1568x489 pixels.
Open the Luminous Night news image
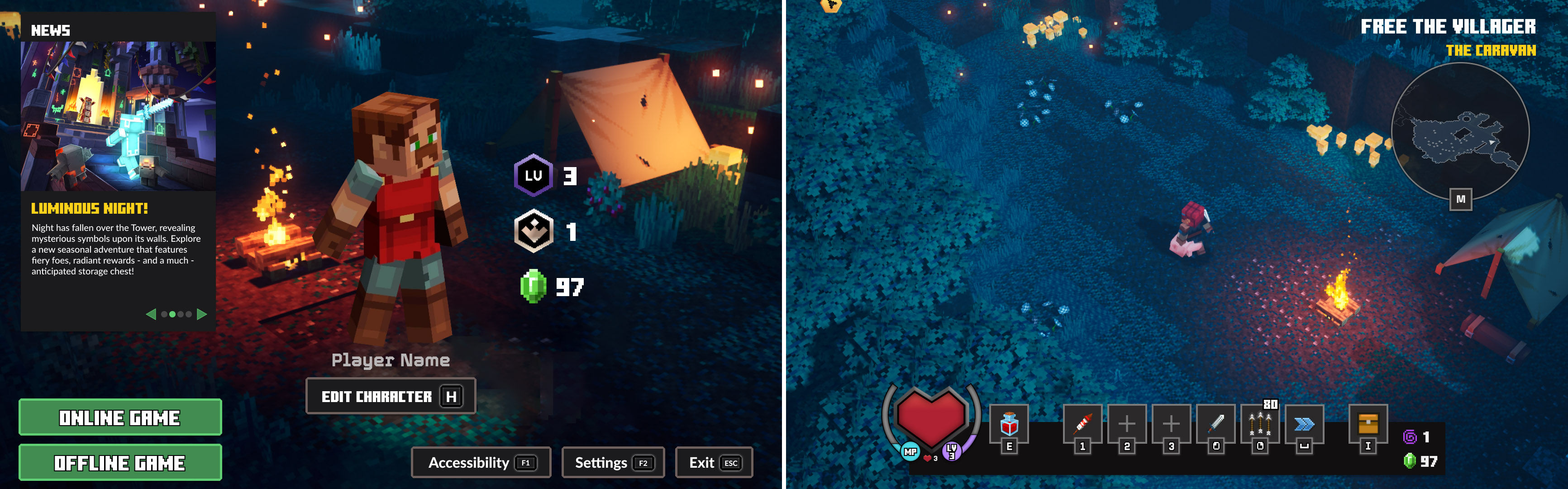(x=118, y=116)
